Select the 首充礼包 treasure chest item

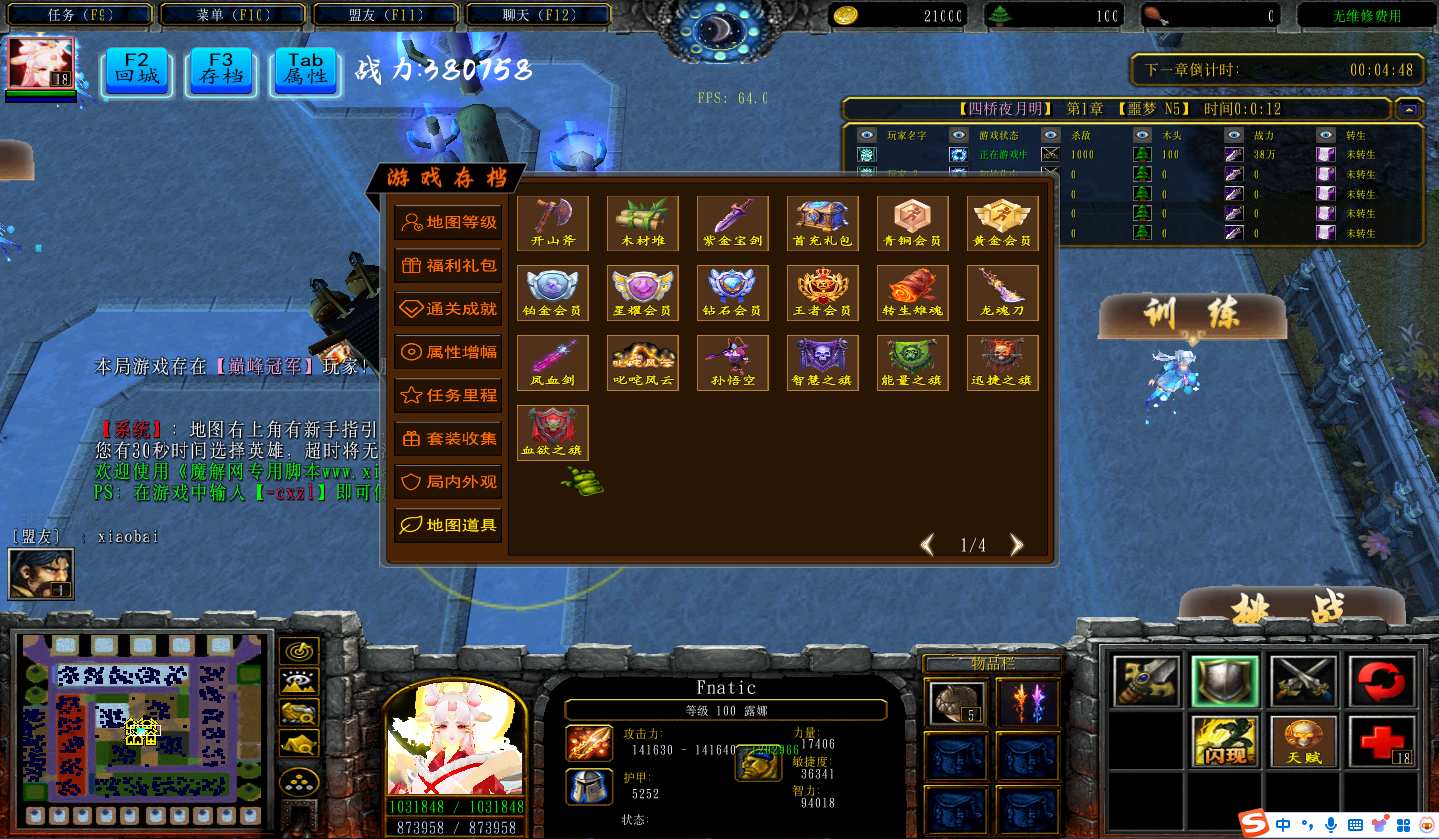coord(823,223)
